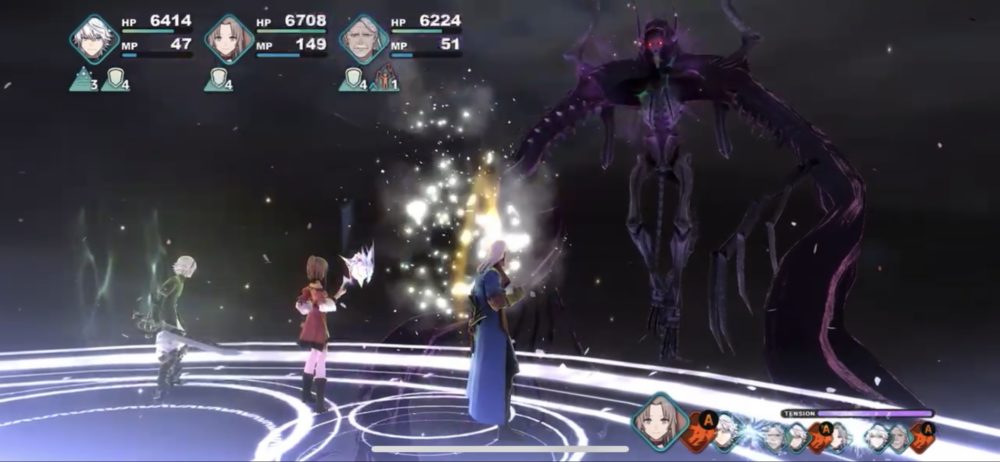Select the elderly man's party portrait
Screen dimensions: 1000x462
[363, 40]
